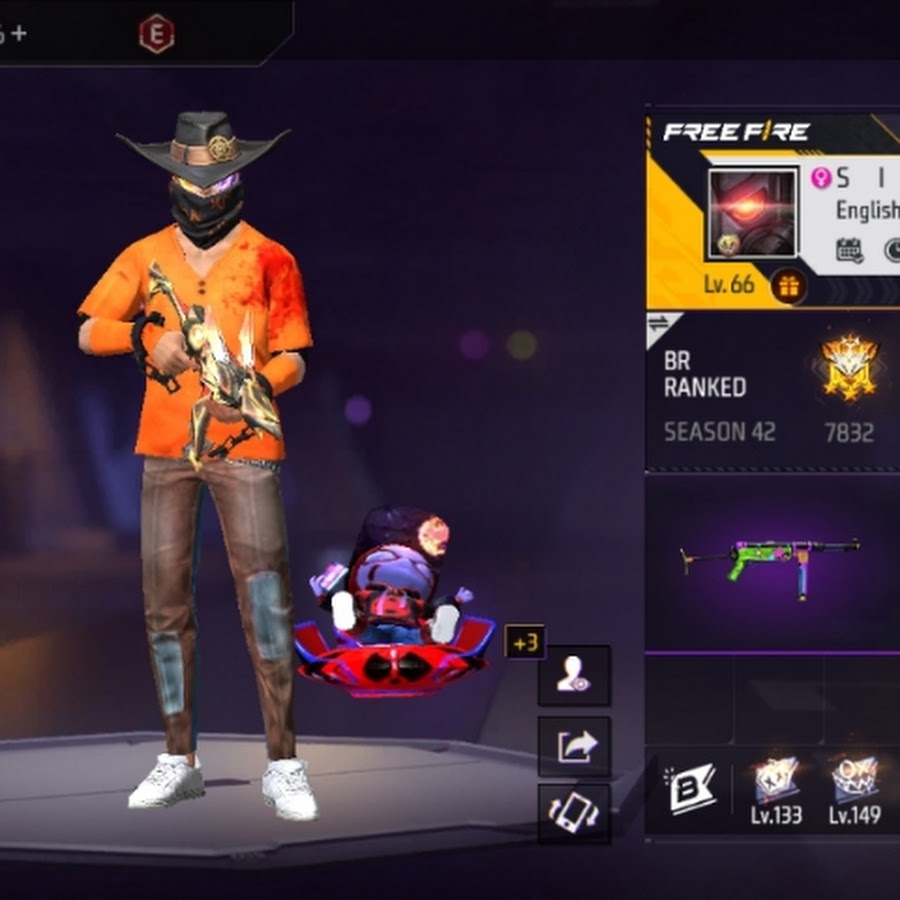Tap the orange gift box icon
This screenshot has height=900, width=900.
pyautogui.click(x=789, y=286)
